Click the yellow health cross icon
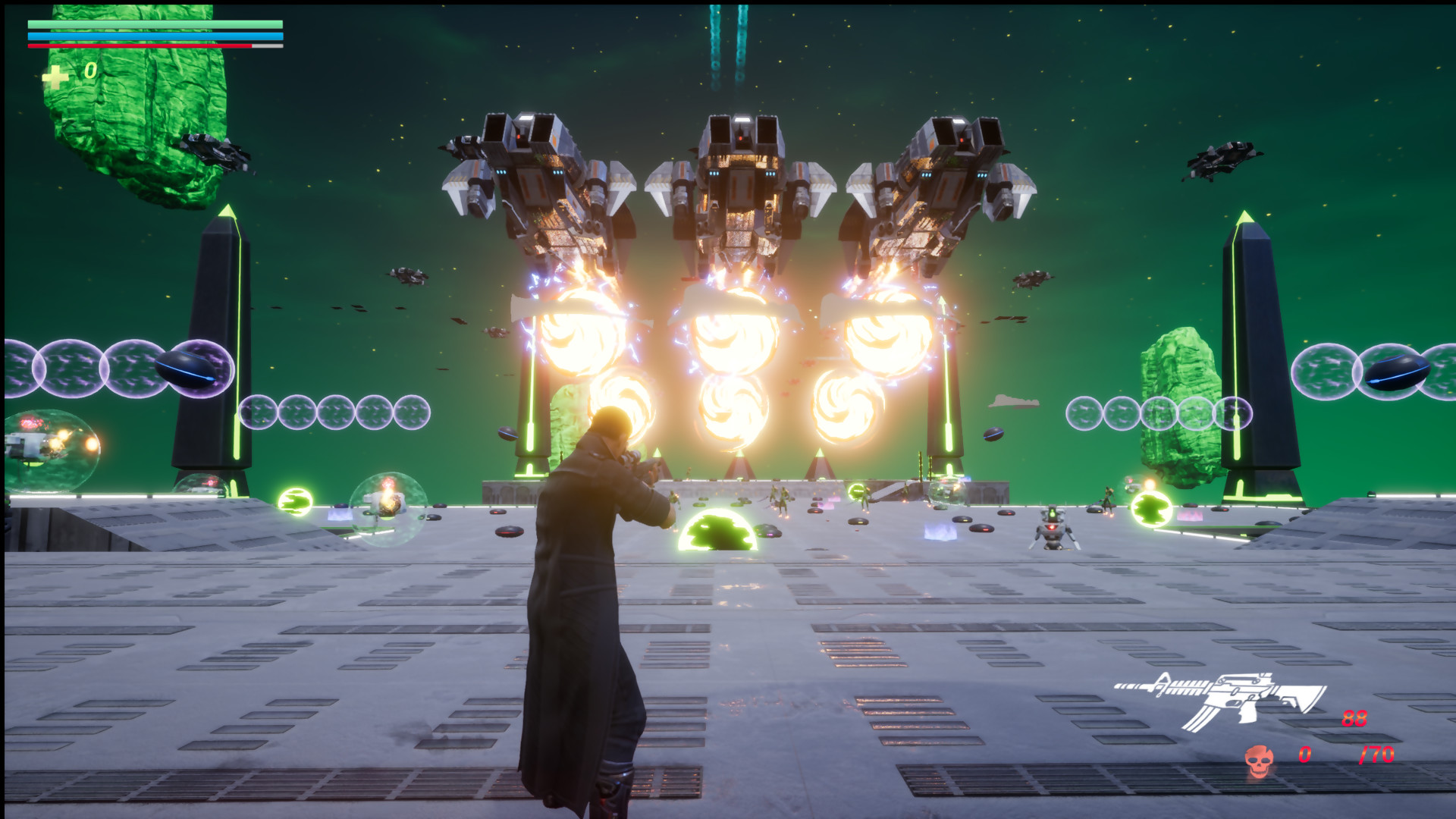Image resolution: width=1456 pixels, height=819 pixels. [55, 76]
